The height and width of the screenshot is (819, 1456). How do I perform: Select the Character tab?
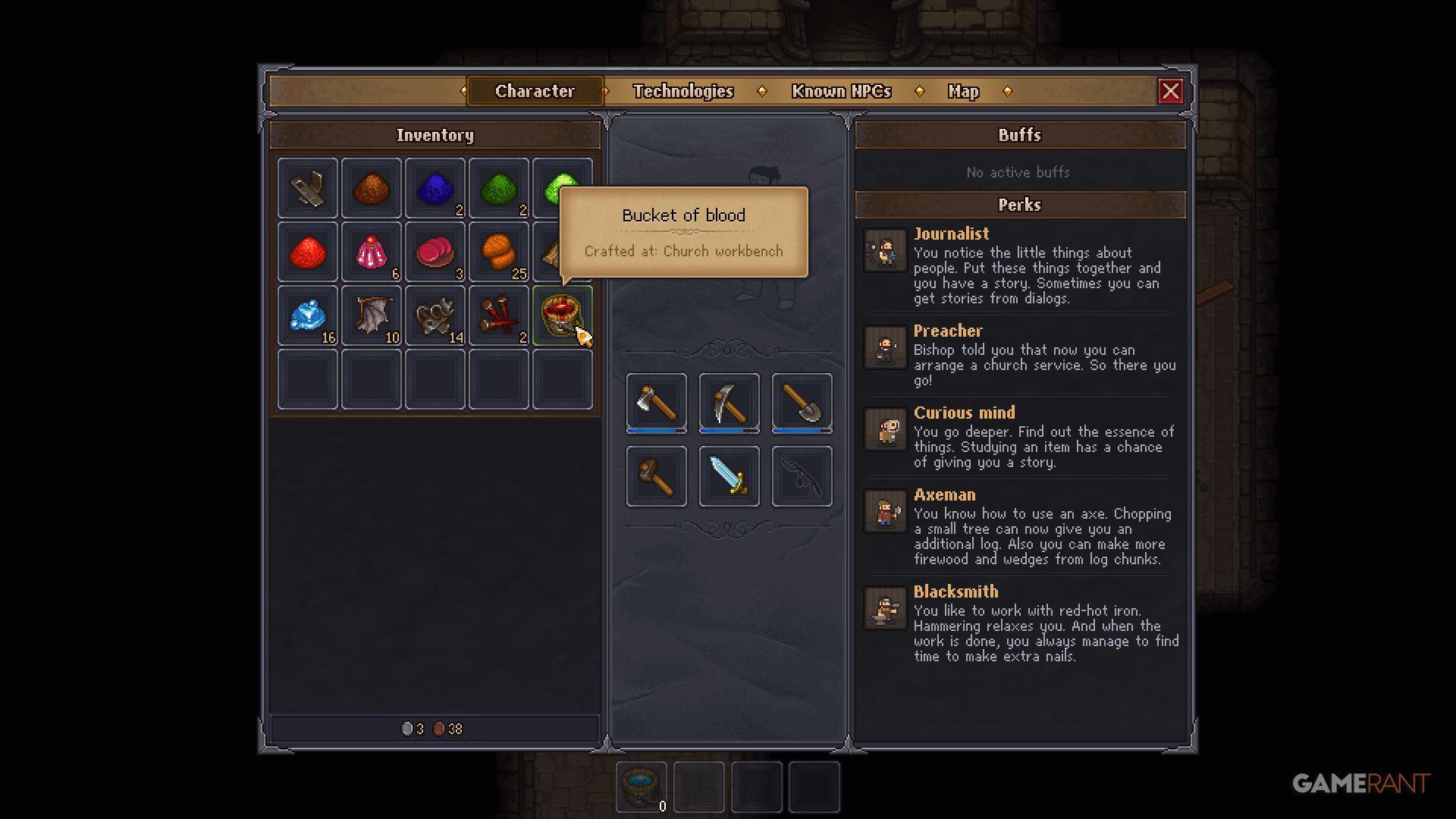(535, 91)
